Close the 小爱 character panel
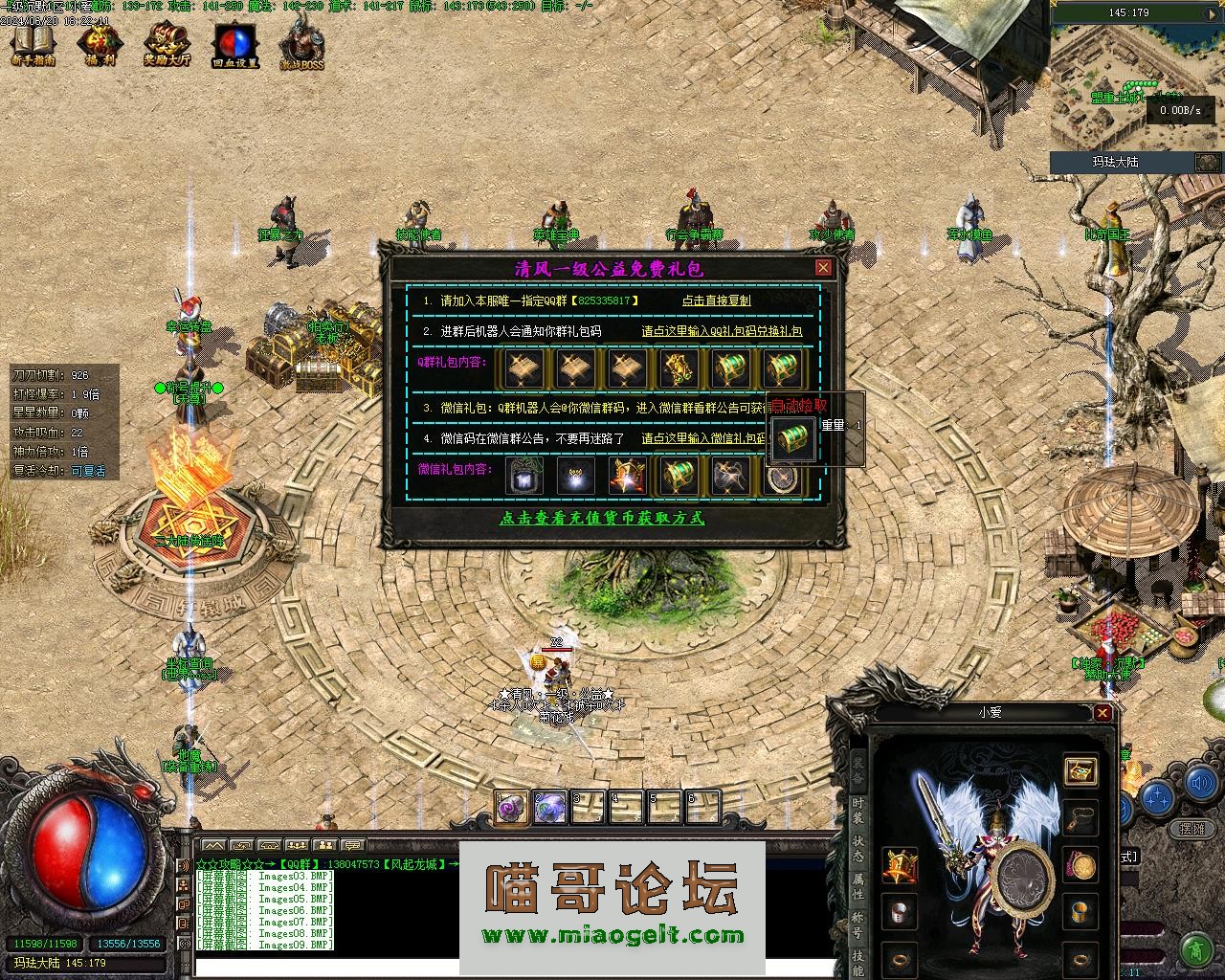 click(x=1102, y=713)
